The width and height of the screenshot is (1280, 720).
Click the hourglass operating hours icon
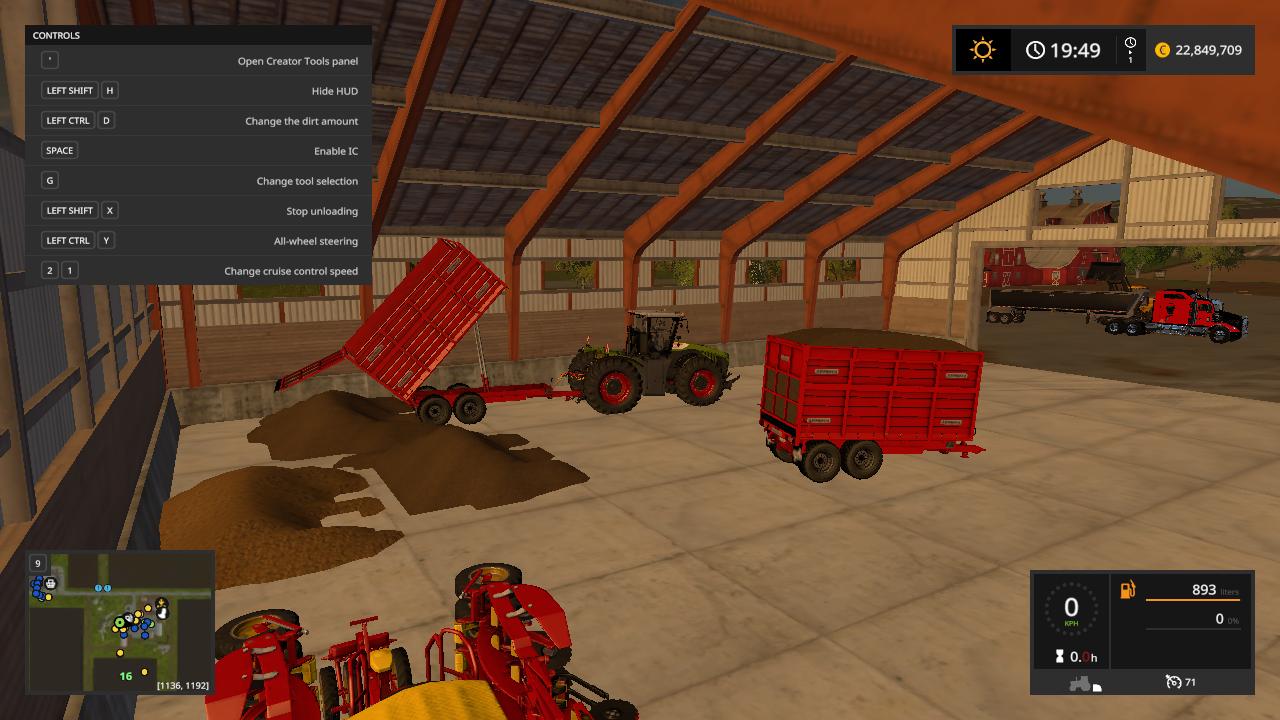(1059, 656)
